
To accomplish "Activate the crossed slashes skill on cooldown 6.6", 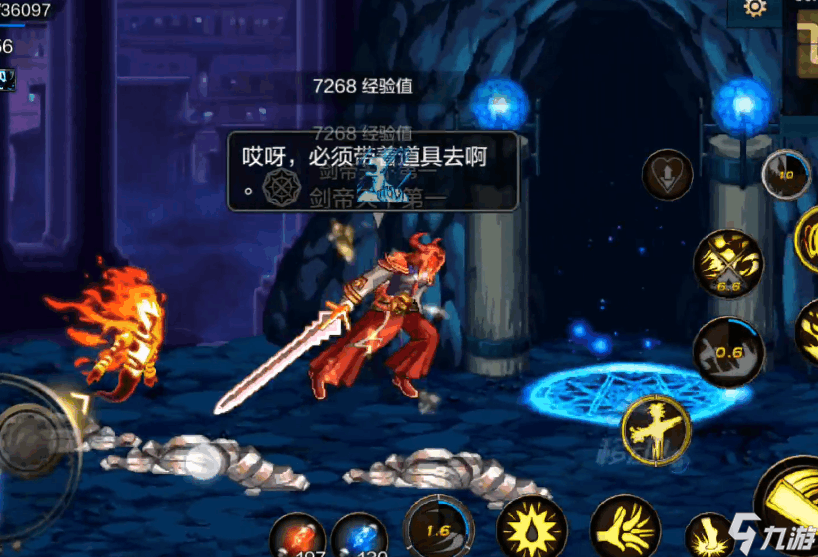I will (728, 262).
